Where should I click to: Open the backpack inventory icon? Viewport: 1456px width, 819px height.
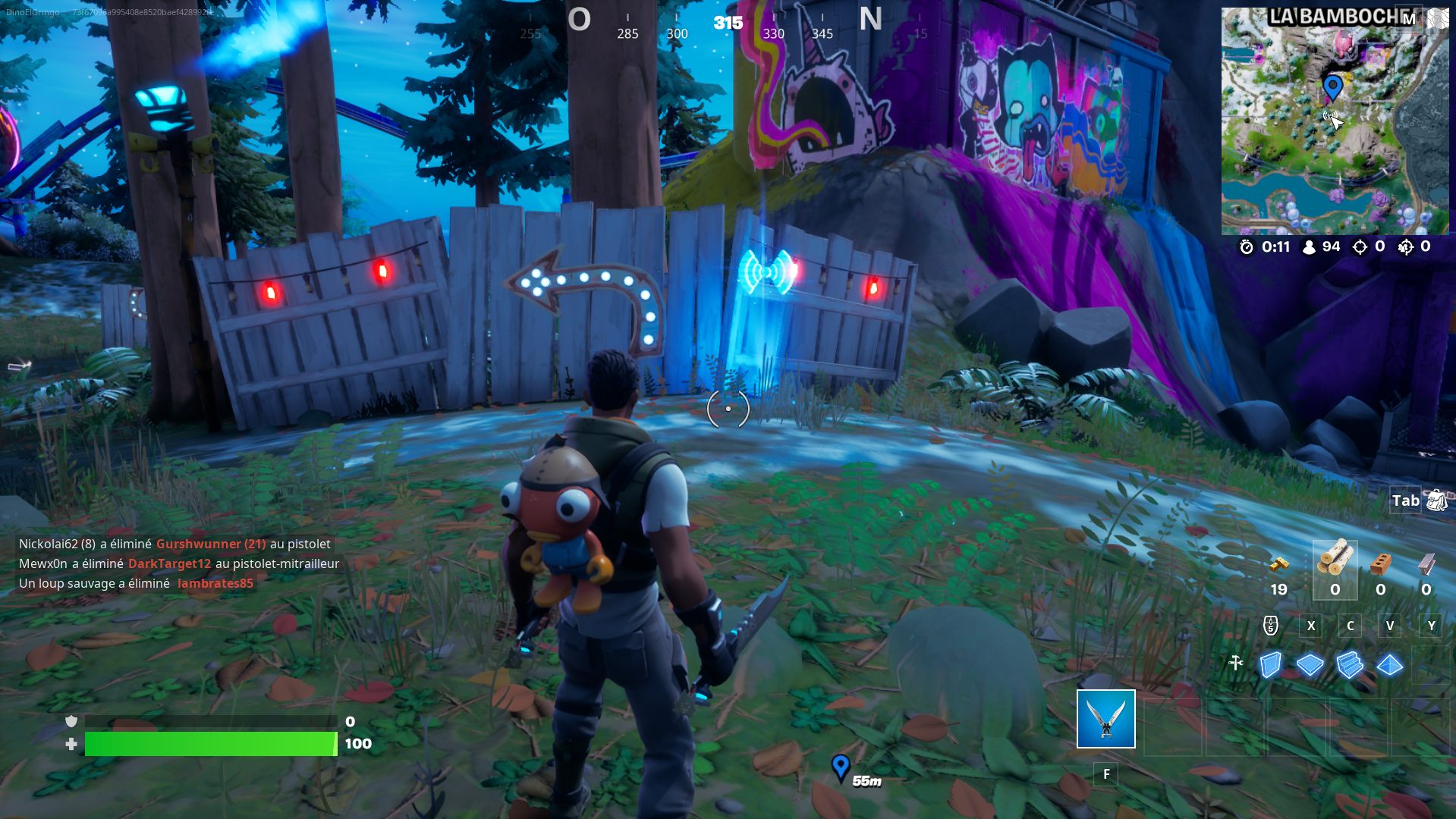(x=1436, y=500)
